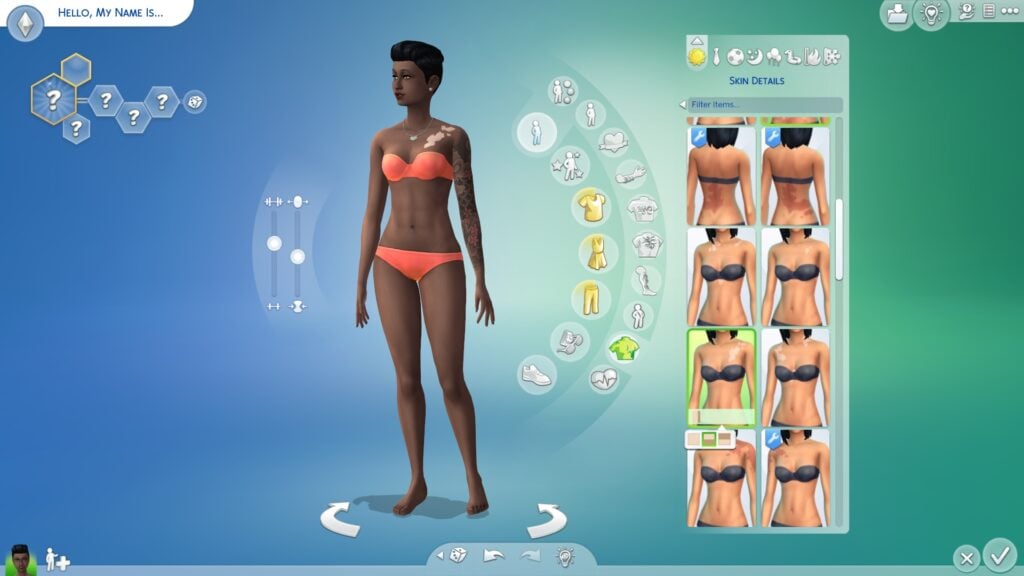Confirm the Sim with the checkmark button
1024x576 pixels.
coord(998,554)
